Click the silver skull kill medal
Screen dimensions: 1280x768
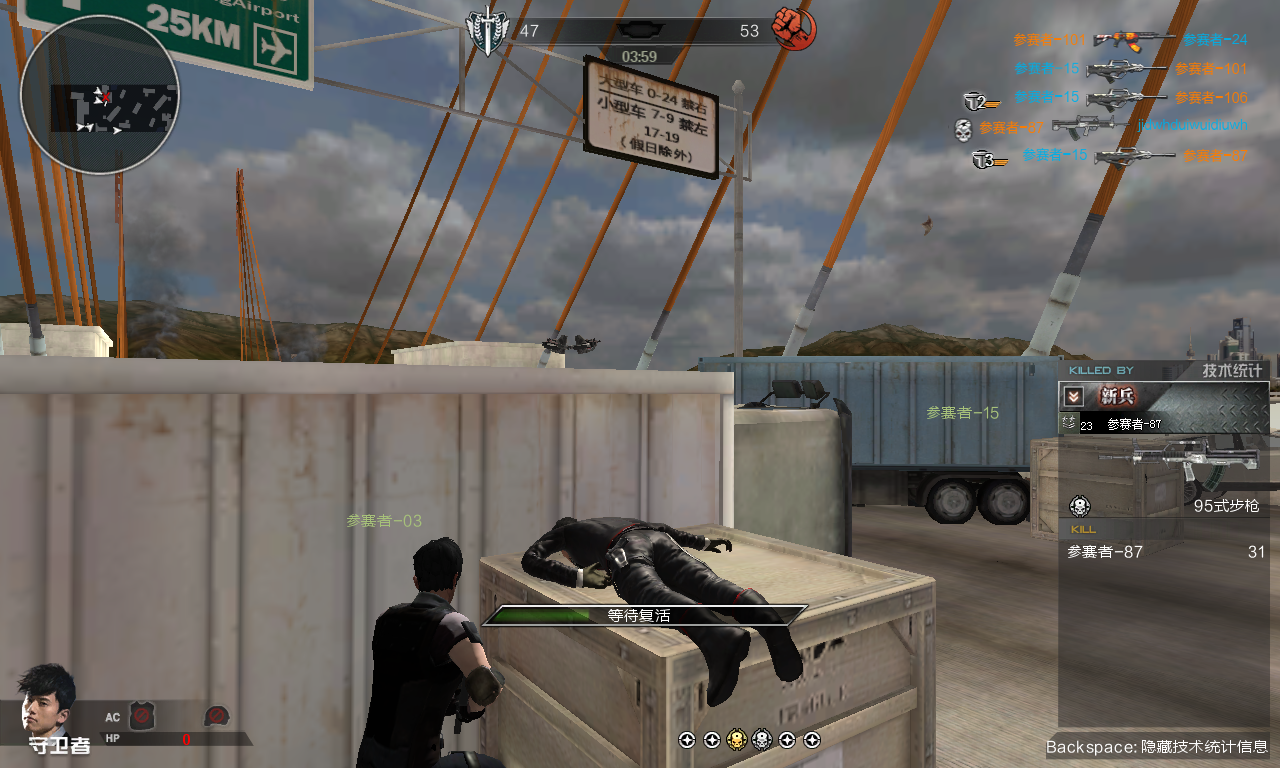click(x=761, y=740)
